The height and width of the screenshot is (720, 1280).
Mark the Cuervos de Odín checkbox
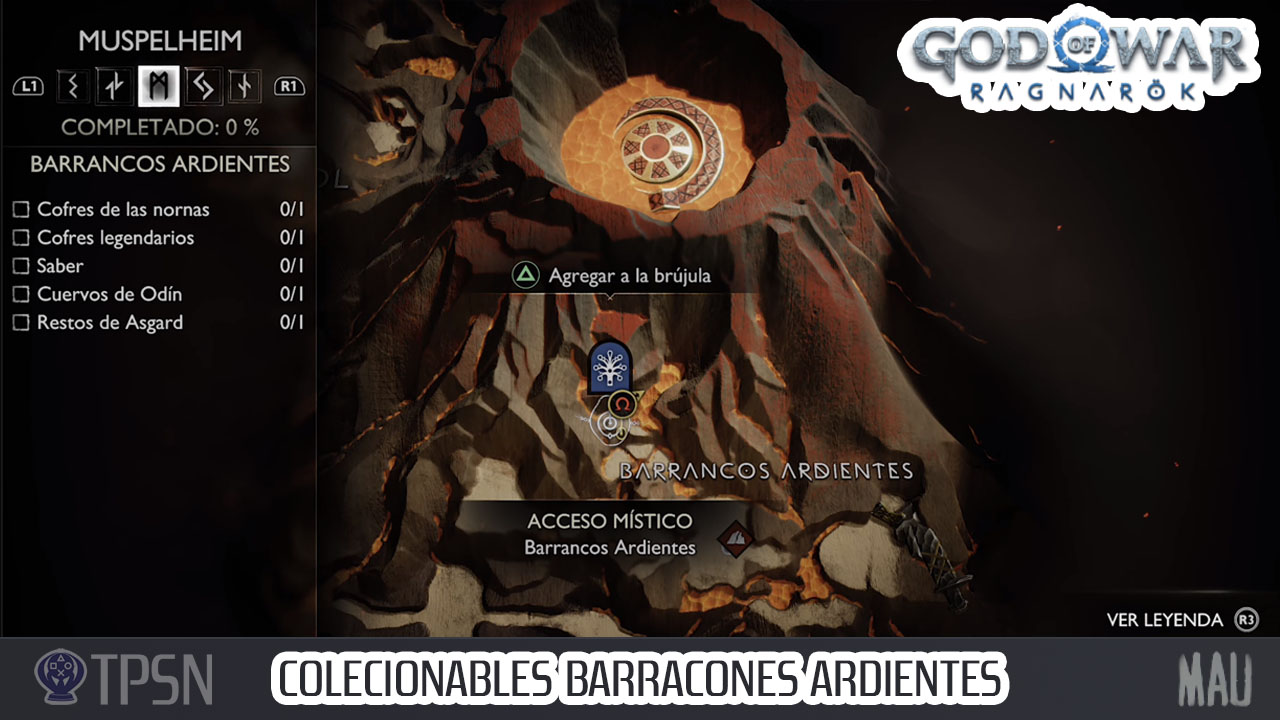coord(22,294)
